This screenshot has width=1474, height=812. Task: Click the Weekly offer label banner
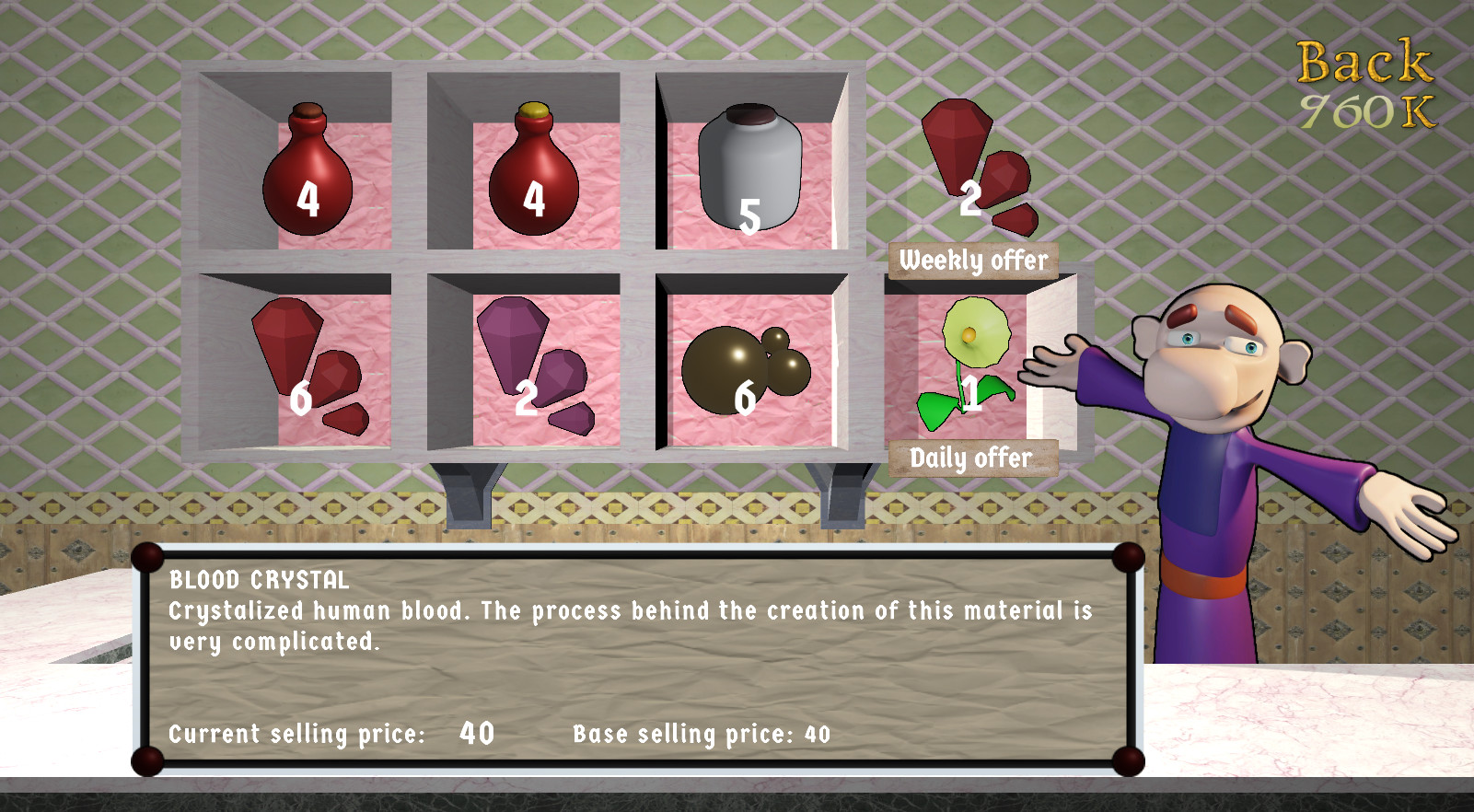972,259
